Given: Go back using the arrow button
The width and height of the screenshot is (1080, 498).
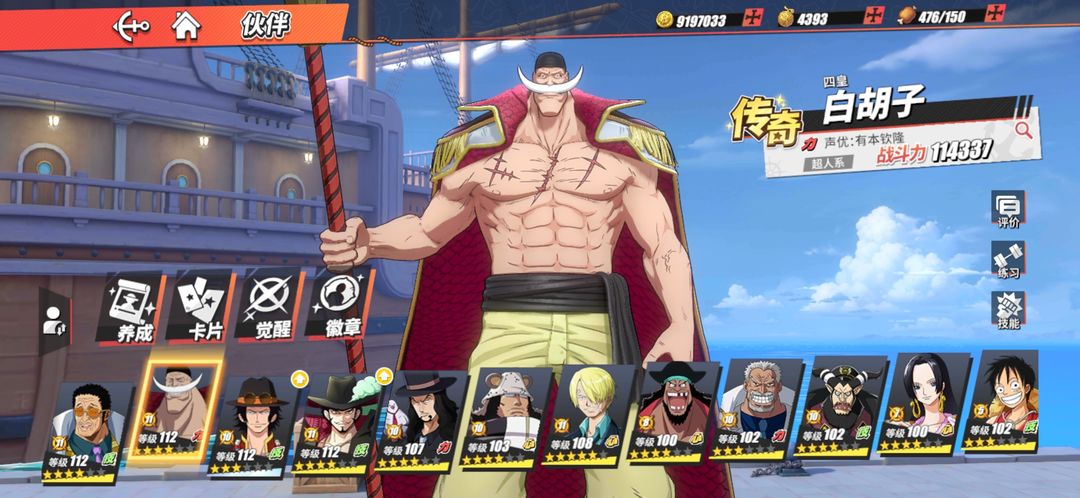Looking at the screenshot, I should click(x=130, y=24).
